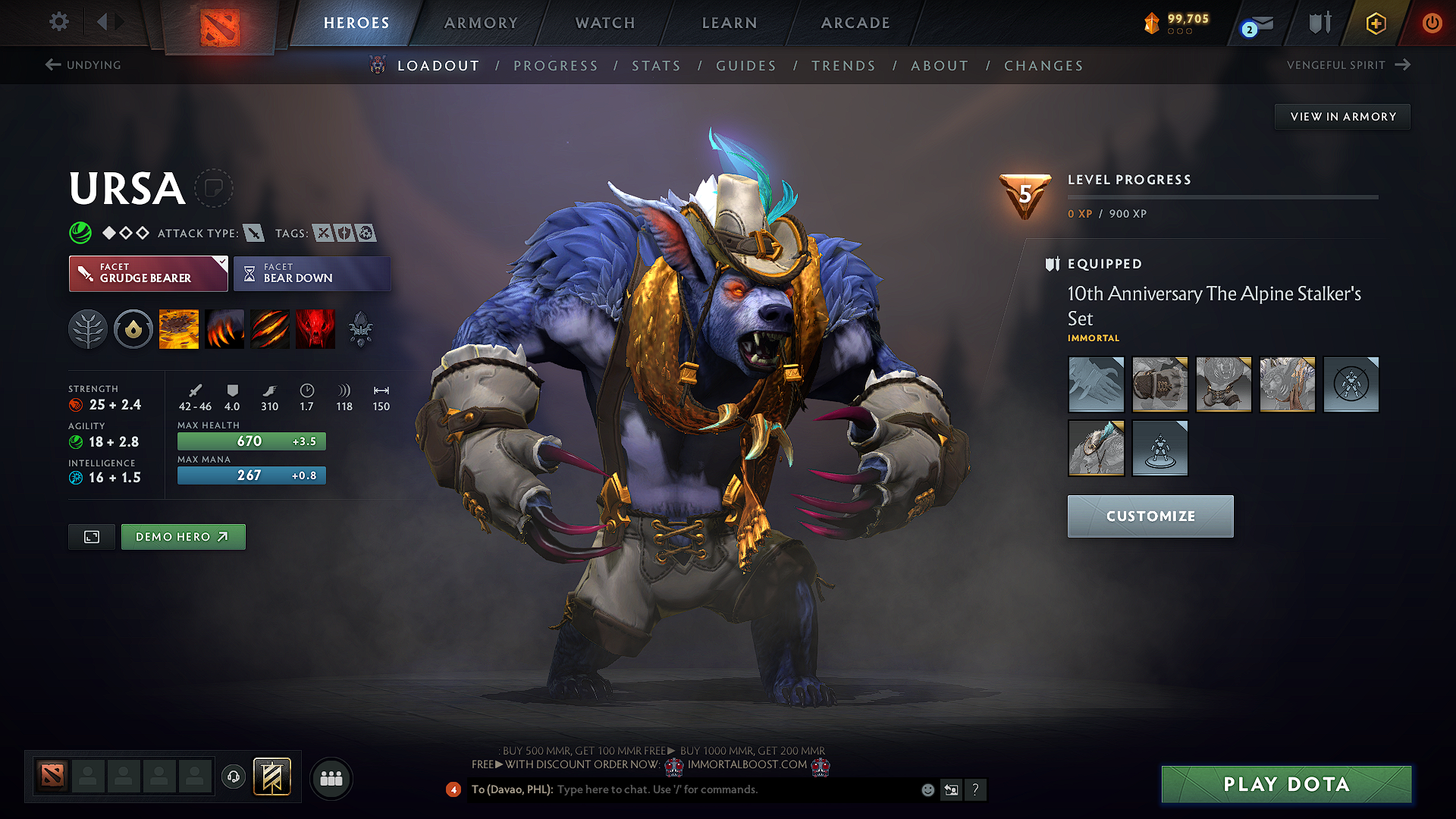The image size is (1456, 819).
Task: Click the DEMO HERO button
Action: click(183, 536)
